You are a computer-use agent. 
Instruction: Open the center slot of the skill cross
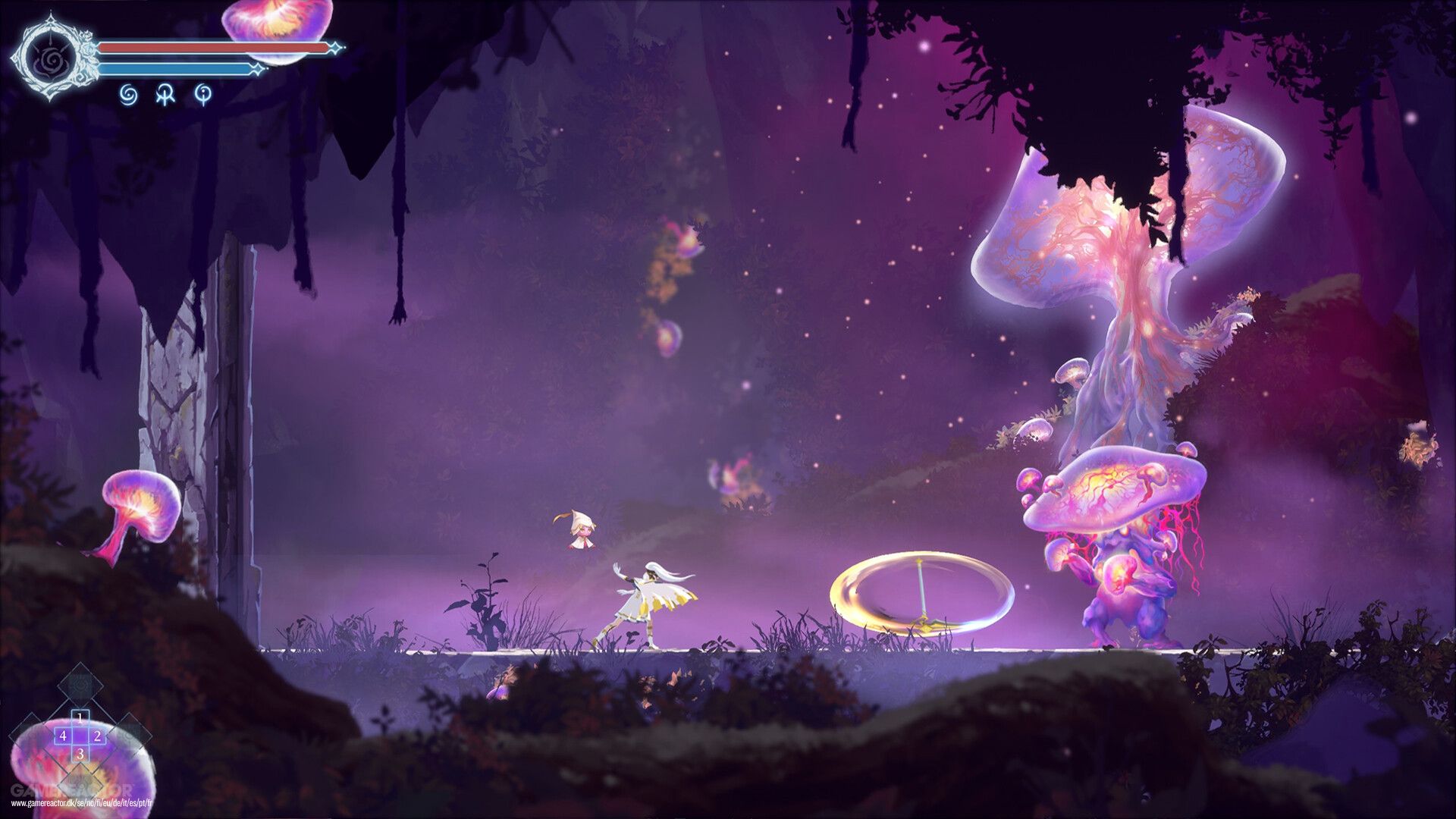(x=80, y=736)
